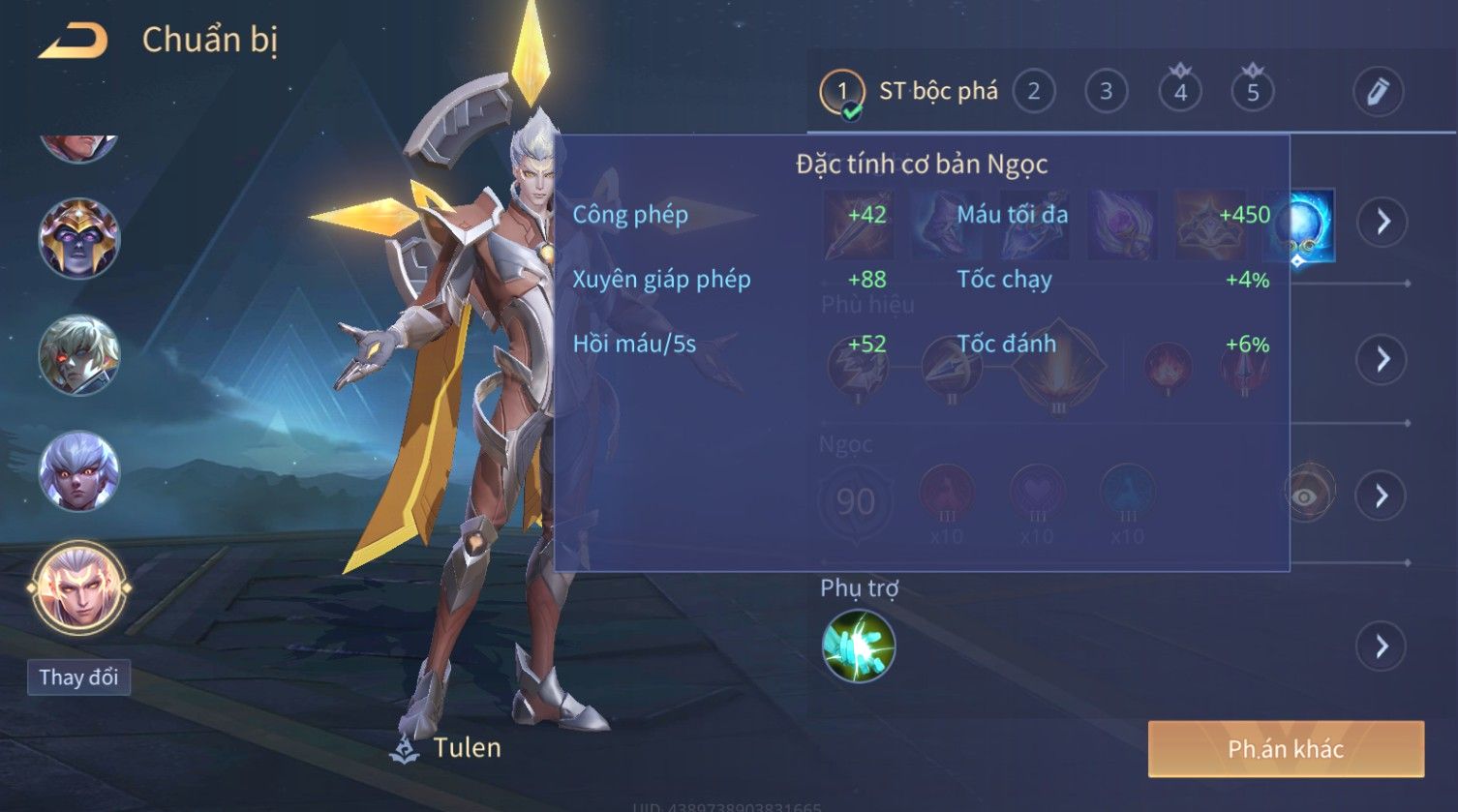Image resolution: width=1458 pixels, height=812 pixels.
Task: Click the Ph.án khác button
Action: (x=1286, y=748)
